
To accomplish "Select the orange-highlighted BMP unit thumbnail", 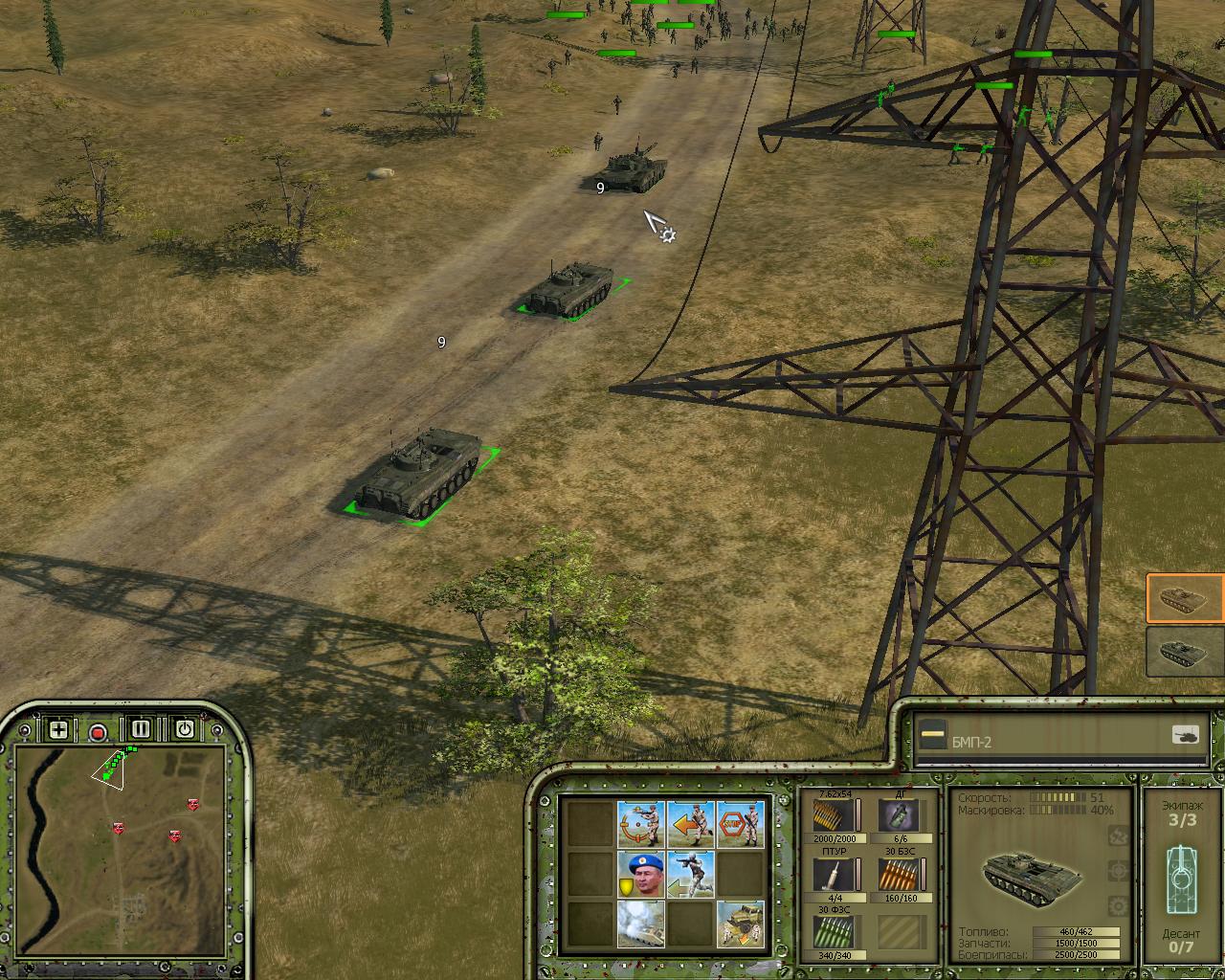I will (1185, 599).
